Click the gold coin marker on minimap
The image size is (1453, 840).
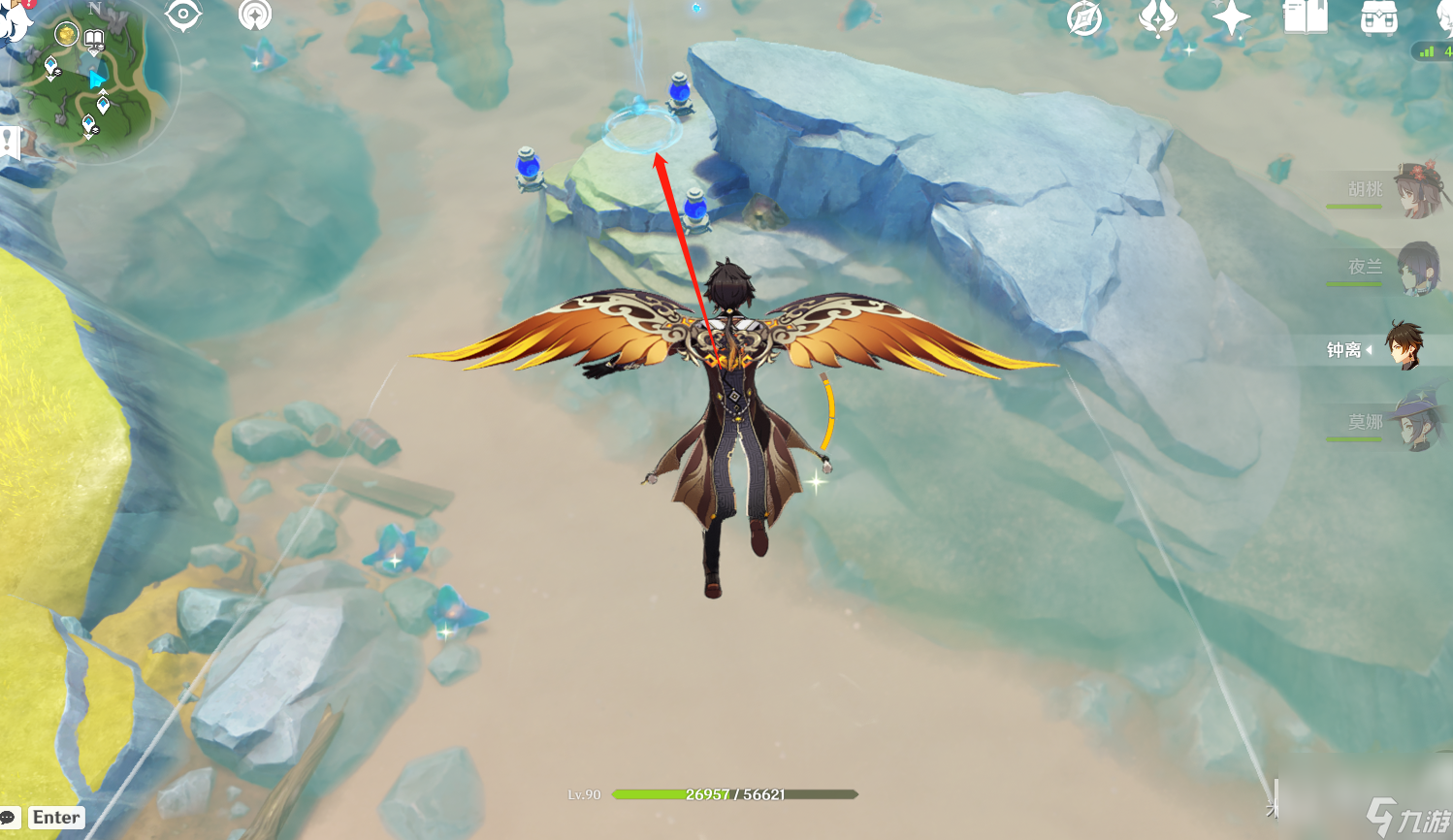[x=66, y=35]
